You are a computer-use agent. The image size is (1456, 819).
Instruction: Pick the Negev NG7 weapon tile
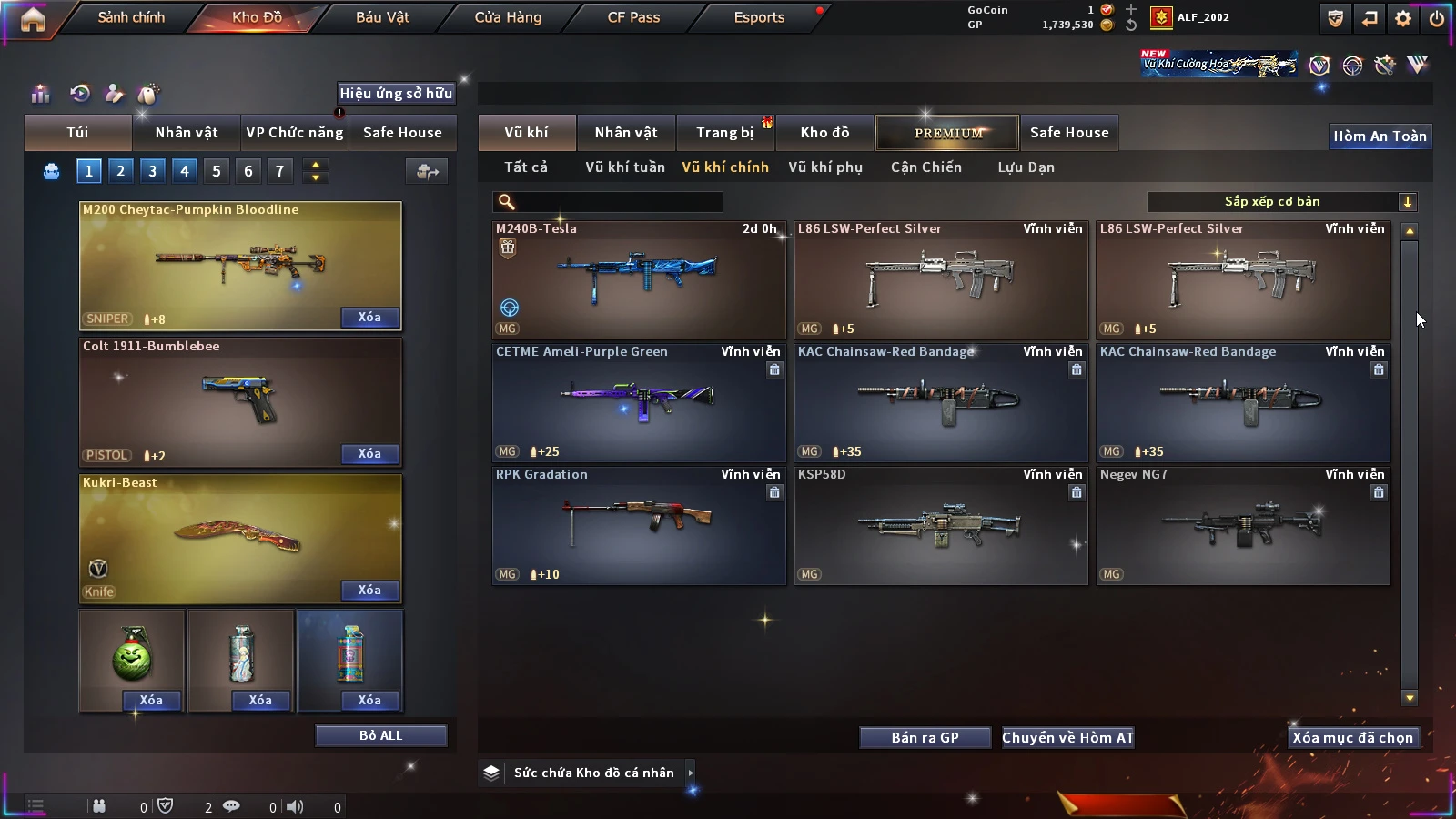pyautogui.click(x=1243, y=525)
